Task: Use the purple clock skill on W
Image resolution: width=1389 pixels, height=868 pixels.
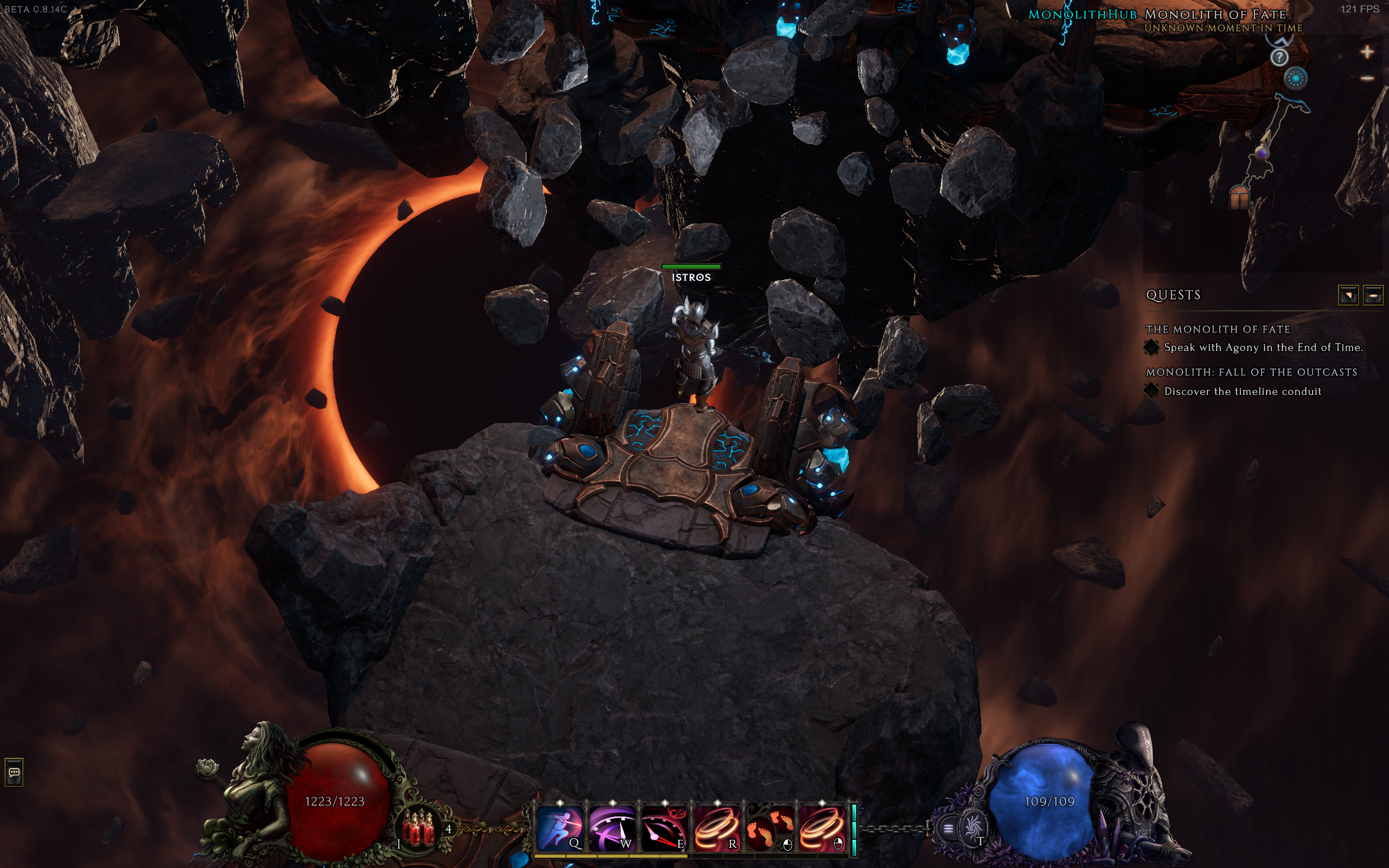Action: click(x=612, y=827)
